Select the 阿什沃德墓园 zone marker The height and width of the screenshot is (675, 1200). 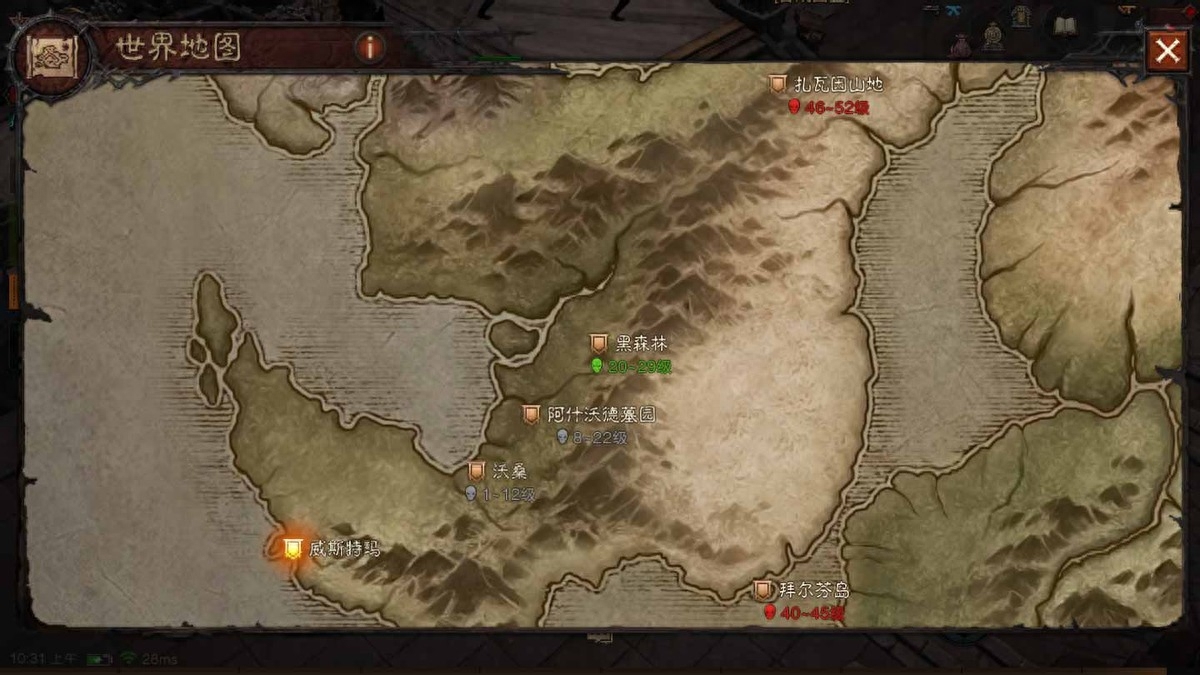click(531, 414)
